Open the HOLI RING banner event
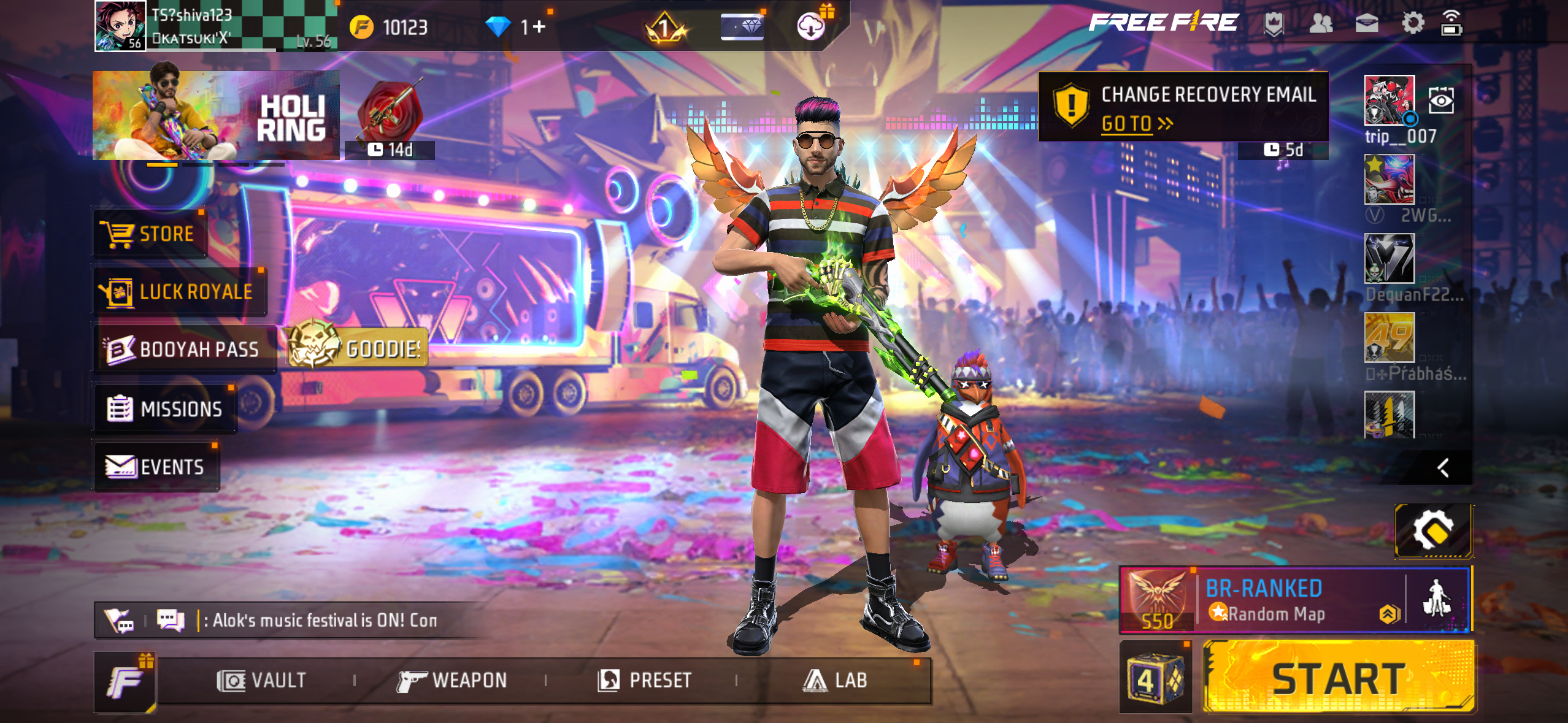 215,117
